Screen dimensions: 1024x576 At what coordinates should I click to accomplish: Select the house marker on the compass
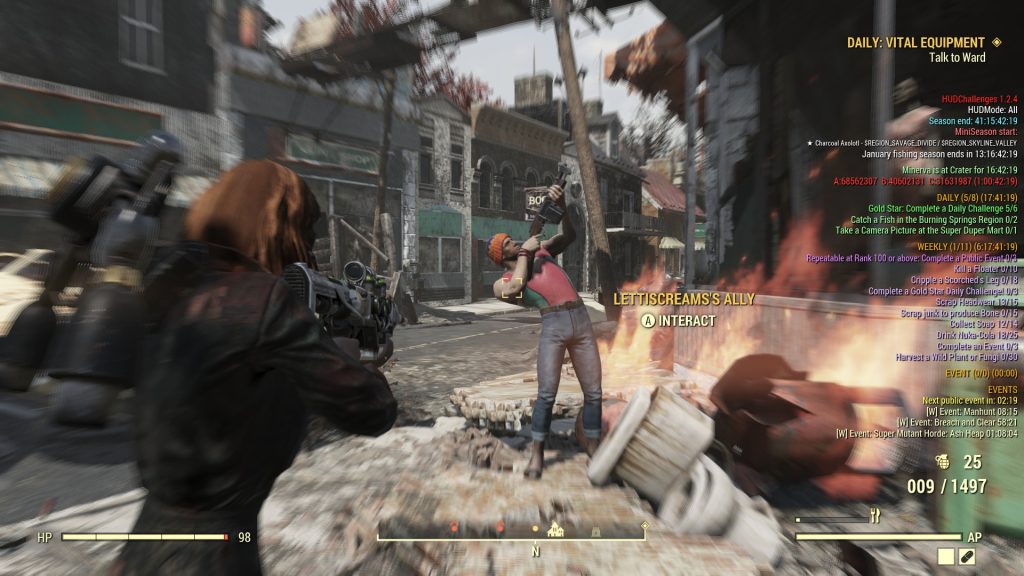pyautogui.click(x=556, y=530)
